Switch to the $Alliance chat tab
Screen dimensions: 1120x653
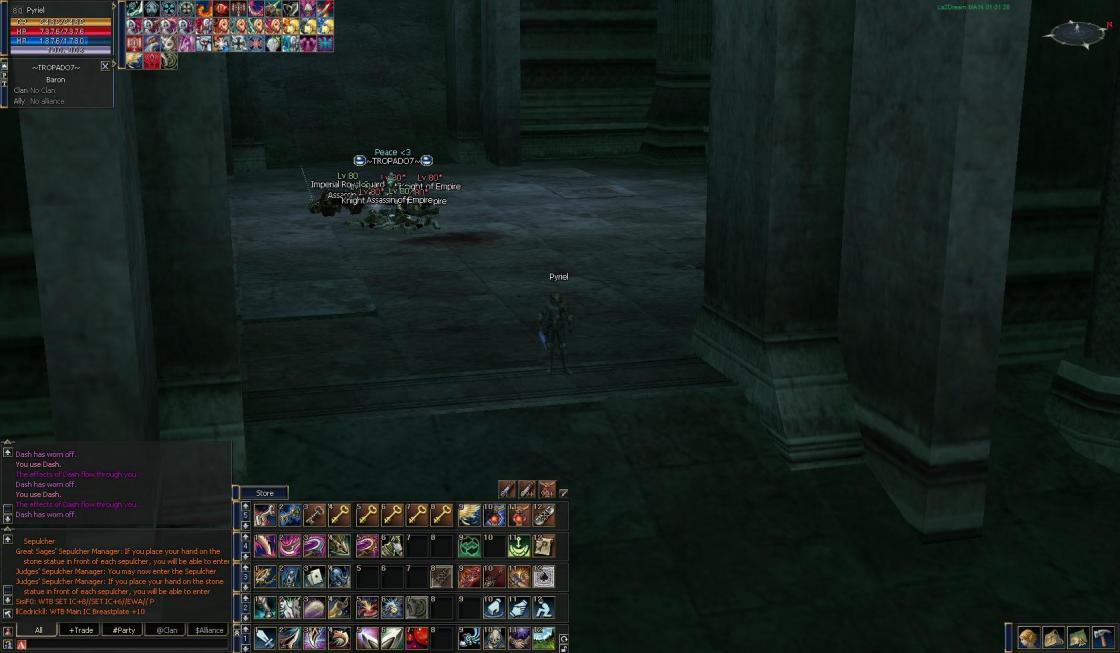pos(208,630)
